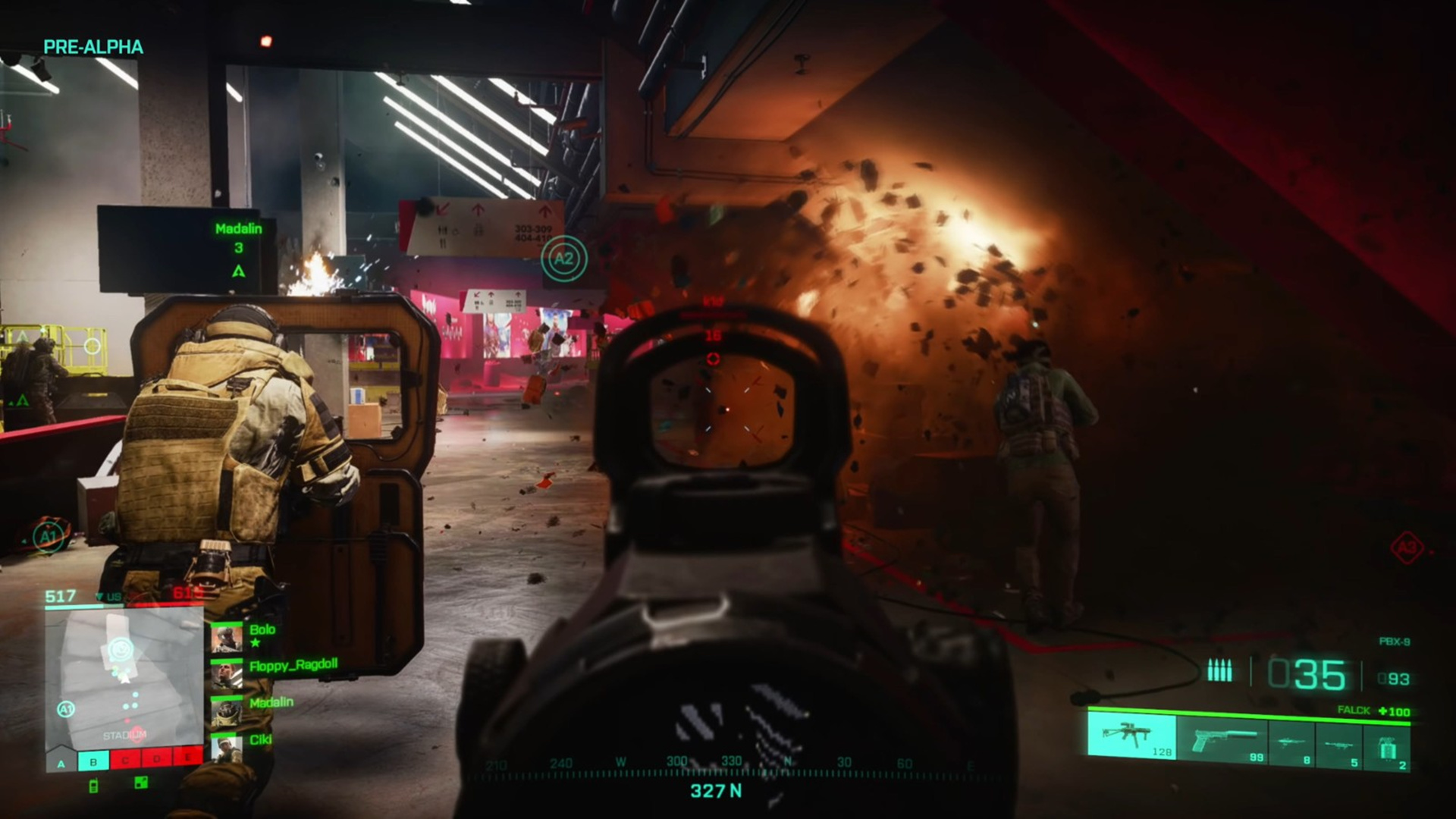Select capture point B on the objective bar

93,760
